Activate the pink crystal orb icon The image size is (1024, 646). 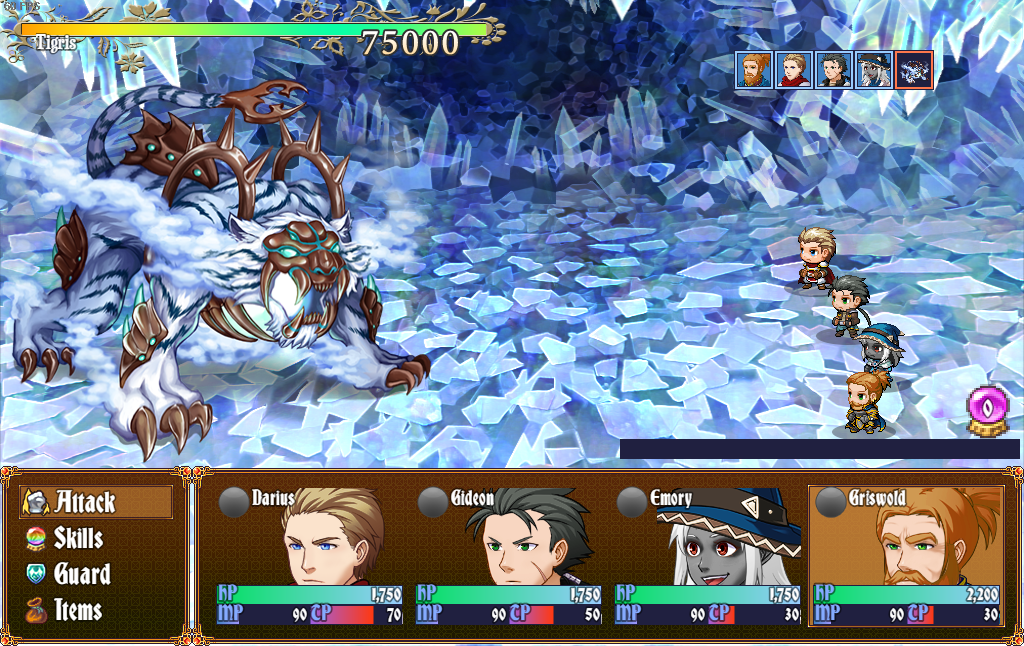tap(986, 411)
